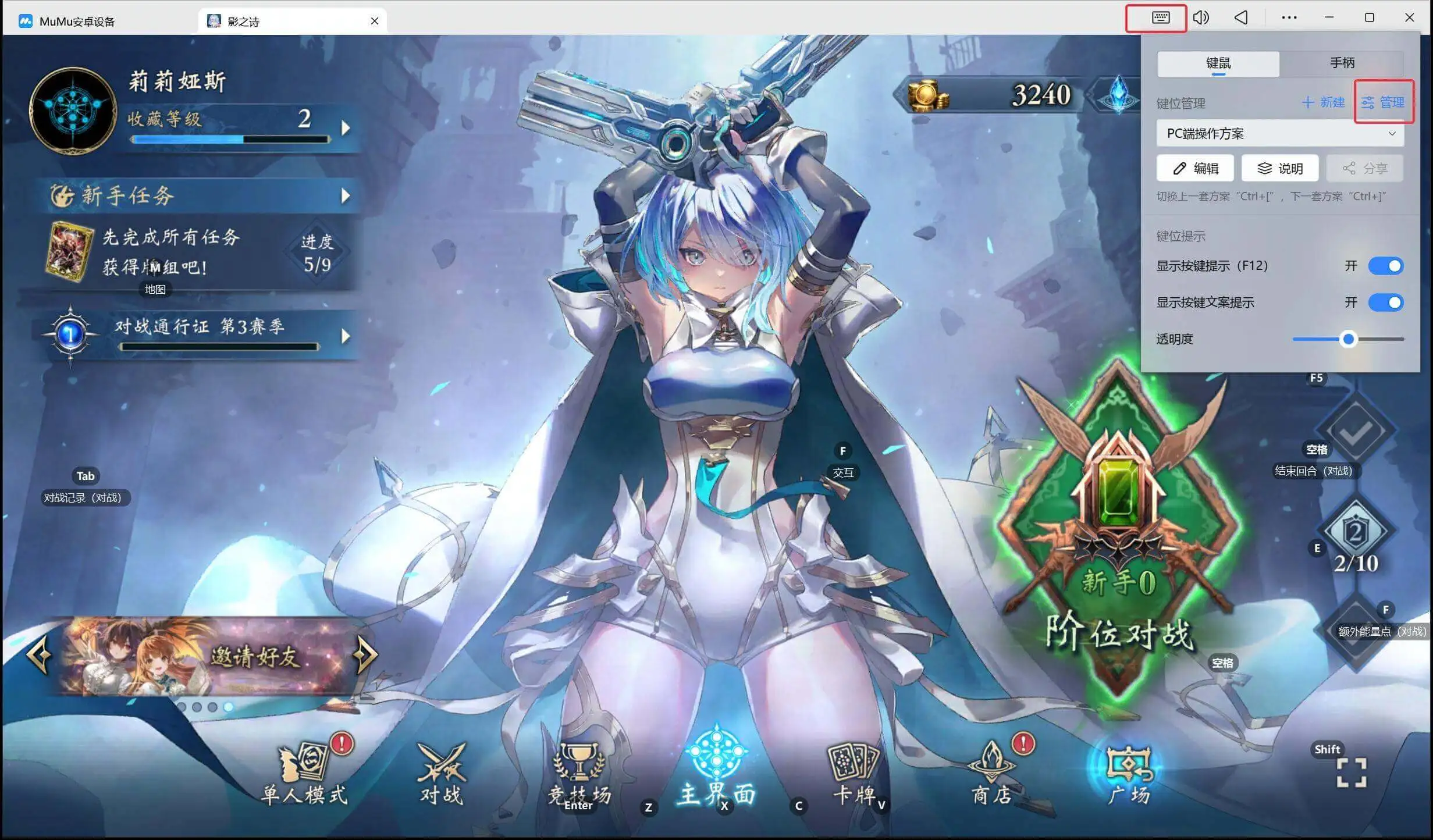The width and height of the screenshot is (1433, 840).
Task: Go to the 对战 battle menu
Action: tap(442, 775)
